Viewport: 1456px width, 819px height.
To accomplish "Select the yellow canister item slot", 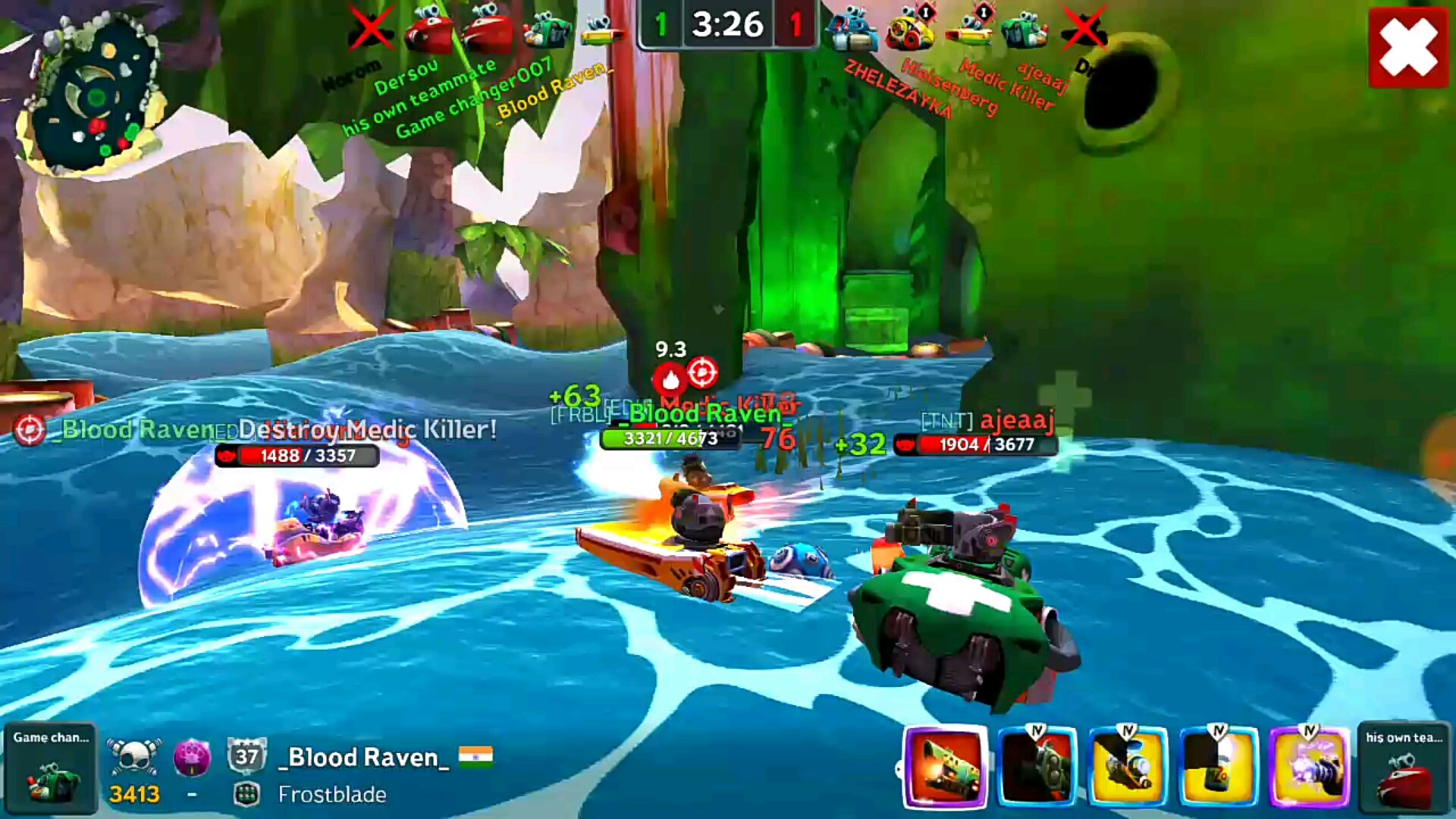I will pyautogui.click(x=1219, y=767).
